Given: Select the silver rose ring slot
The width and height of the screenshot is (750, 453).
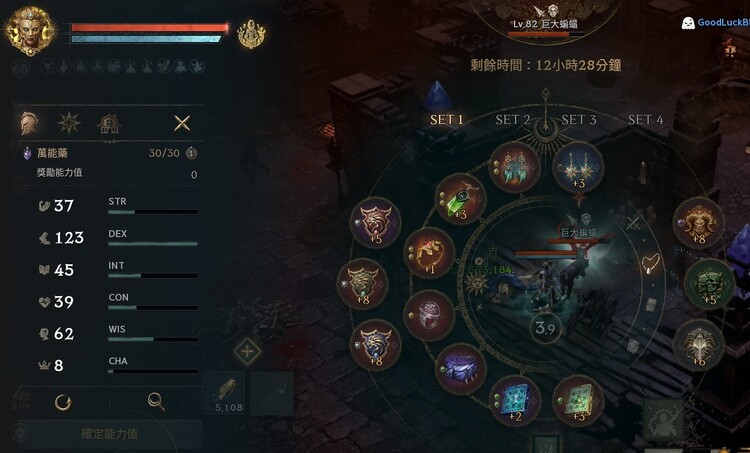Looking at the screenshot, I should [429, 314].
